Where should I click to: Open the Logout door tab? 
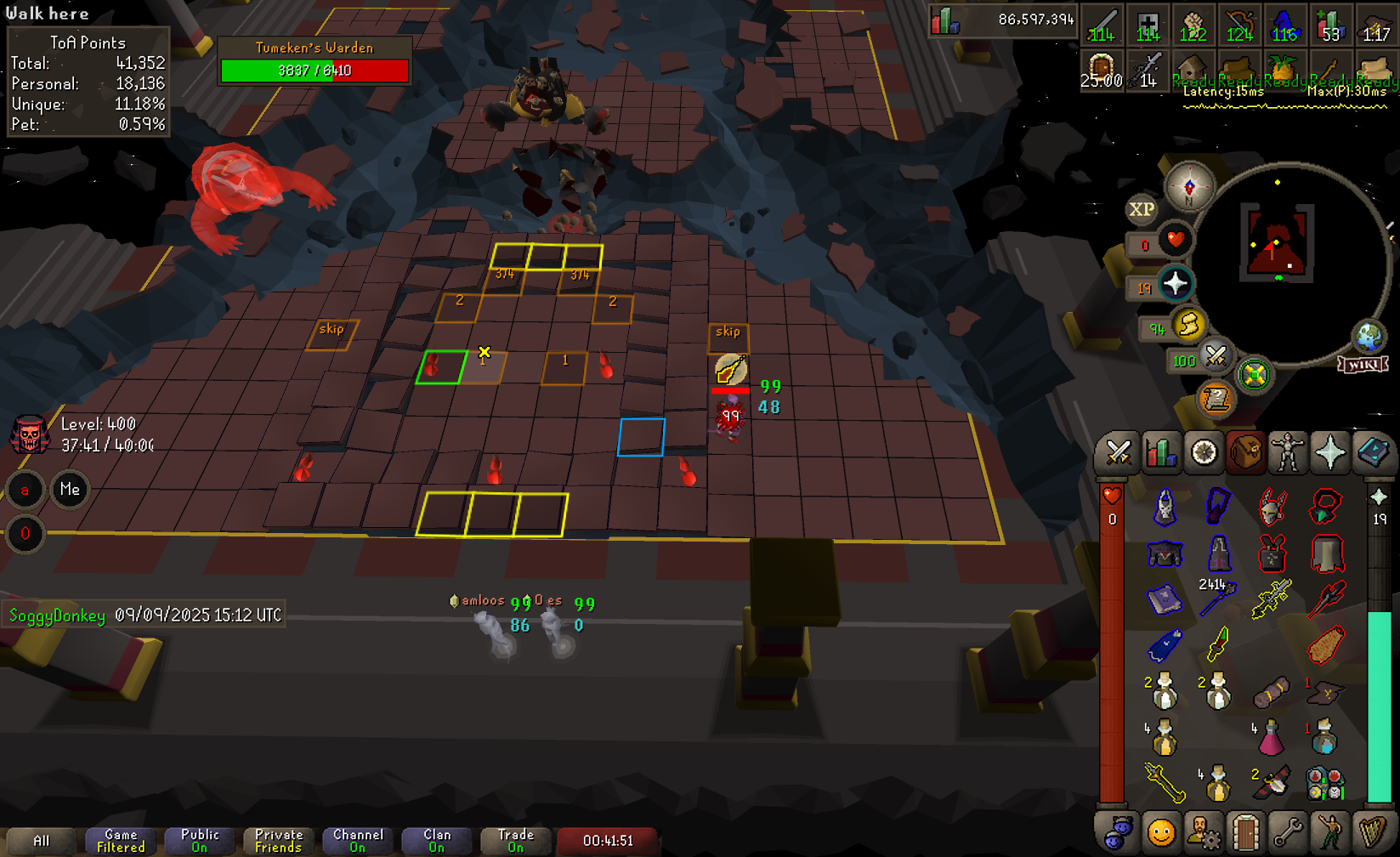tap(1245, 832)
